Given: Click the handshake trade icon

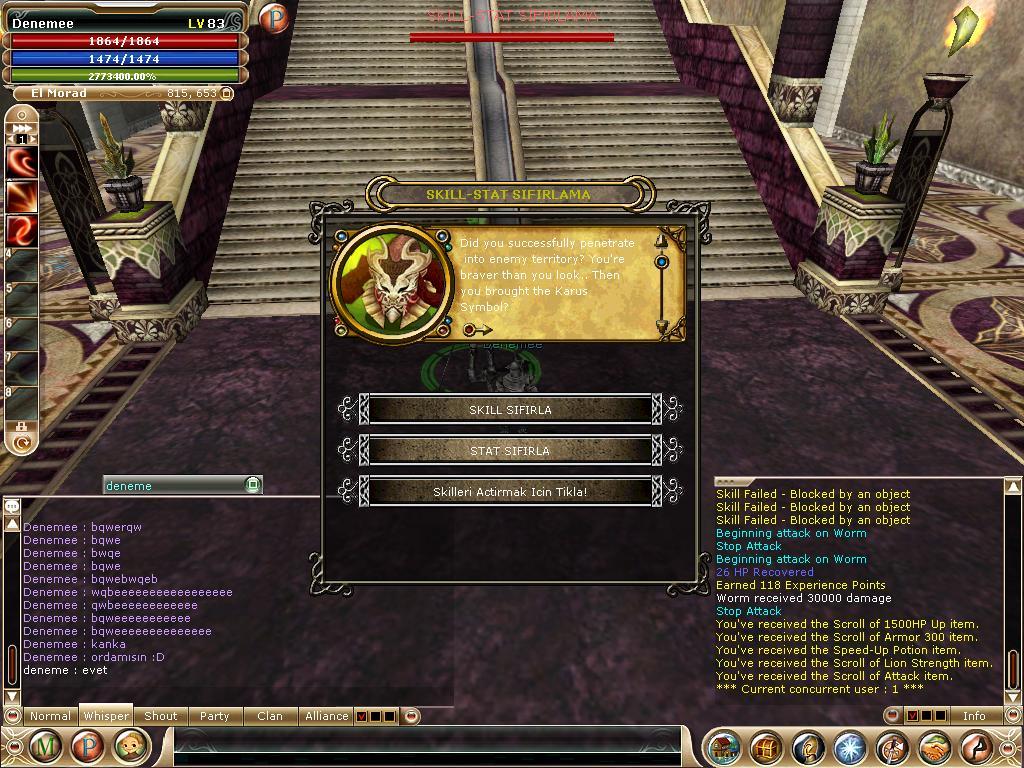Looking at the screenshot, I should pyautogui.click(x=934, y=747).
